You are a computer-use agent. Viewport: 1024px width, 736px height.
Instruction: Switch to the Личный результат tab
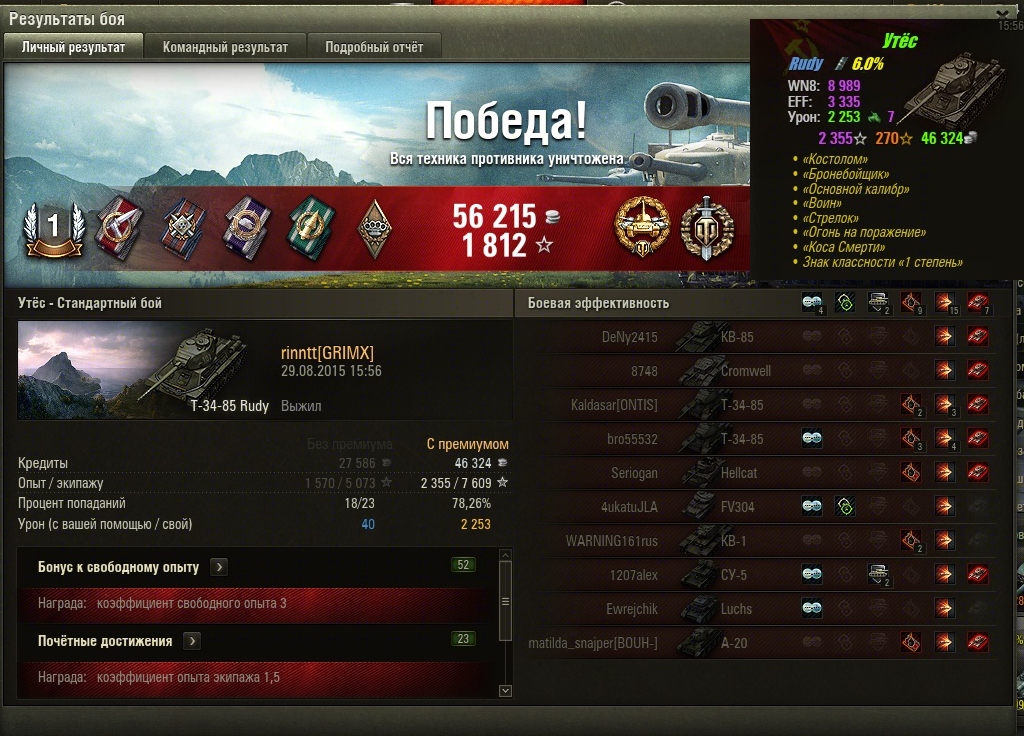click(73, 47)
